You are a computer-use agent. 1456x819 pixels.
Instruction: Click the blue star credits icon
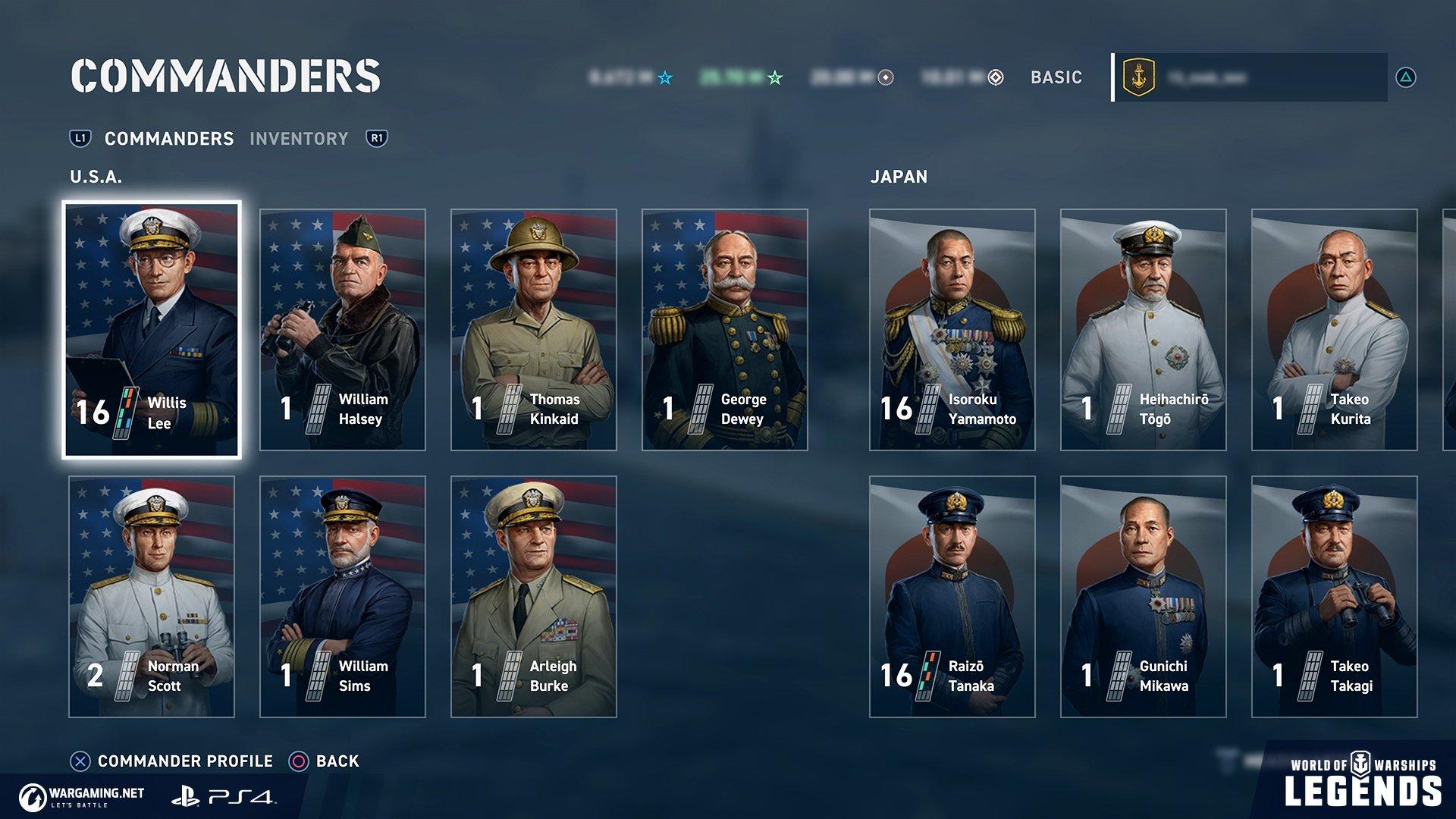(x=664, y=77)
